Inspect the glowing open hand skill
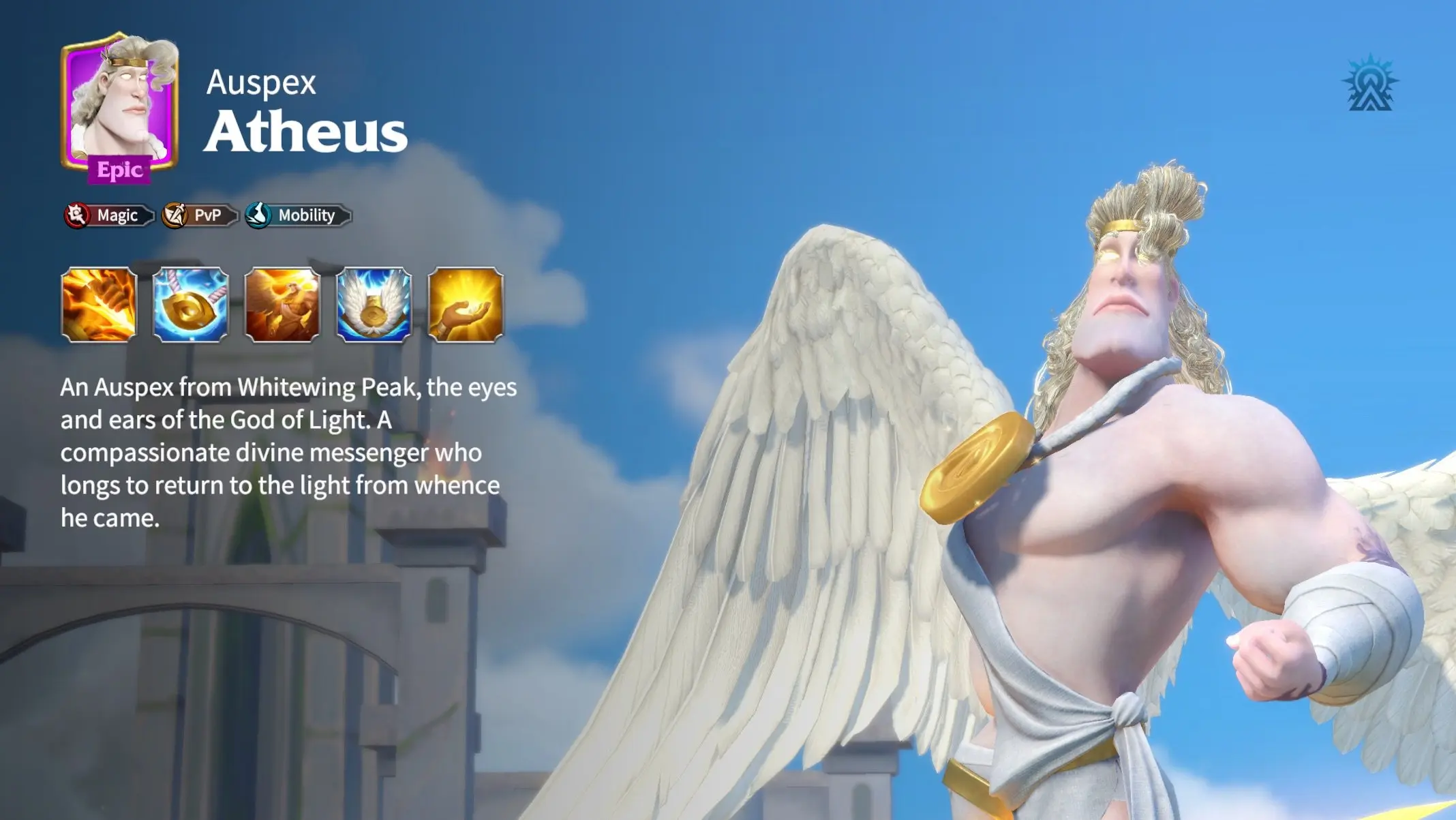 [x=466, y=304]
